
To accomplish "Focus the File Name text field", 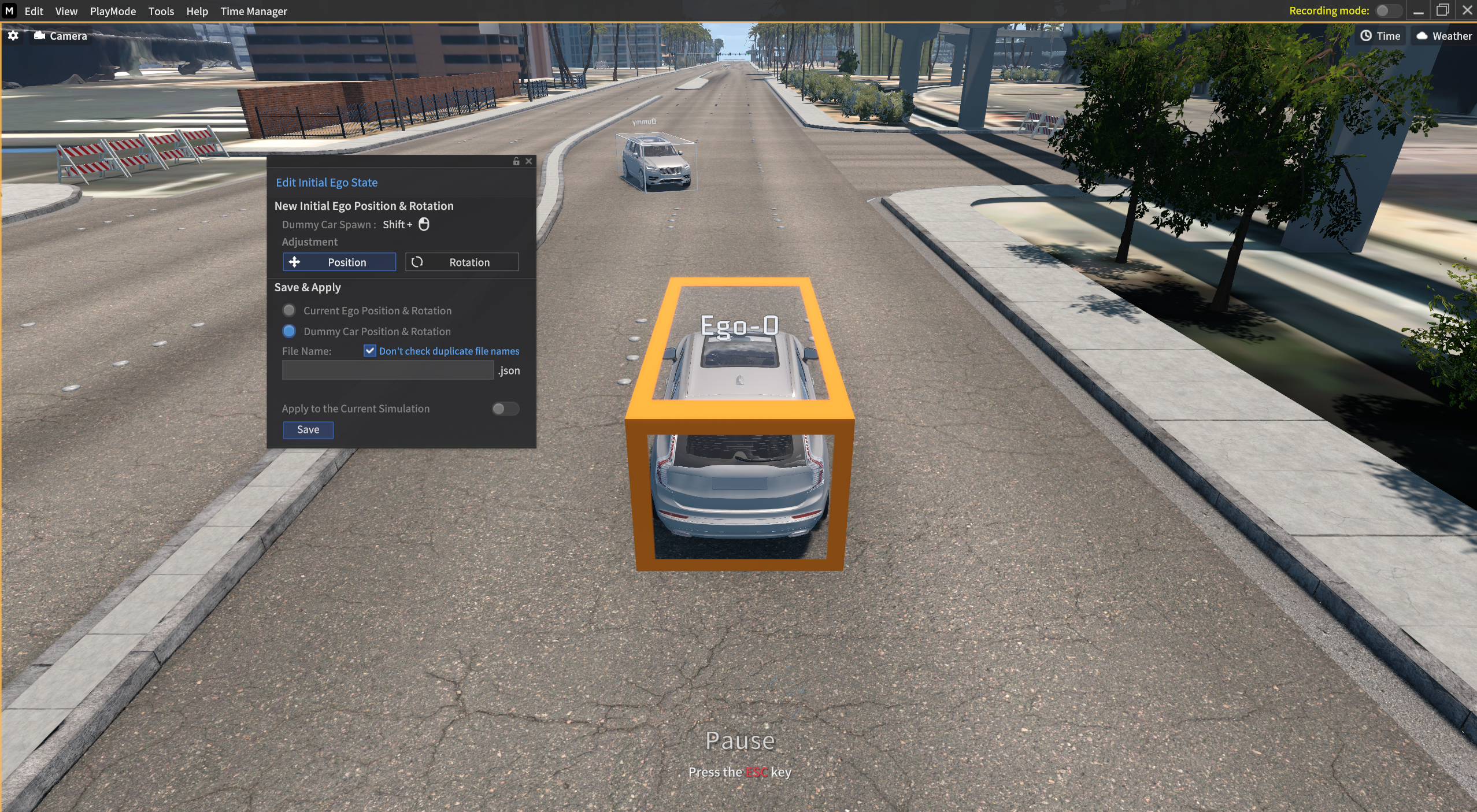I will tap(387, 370).
